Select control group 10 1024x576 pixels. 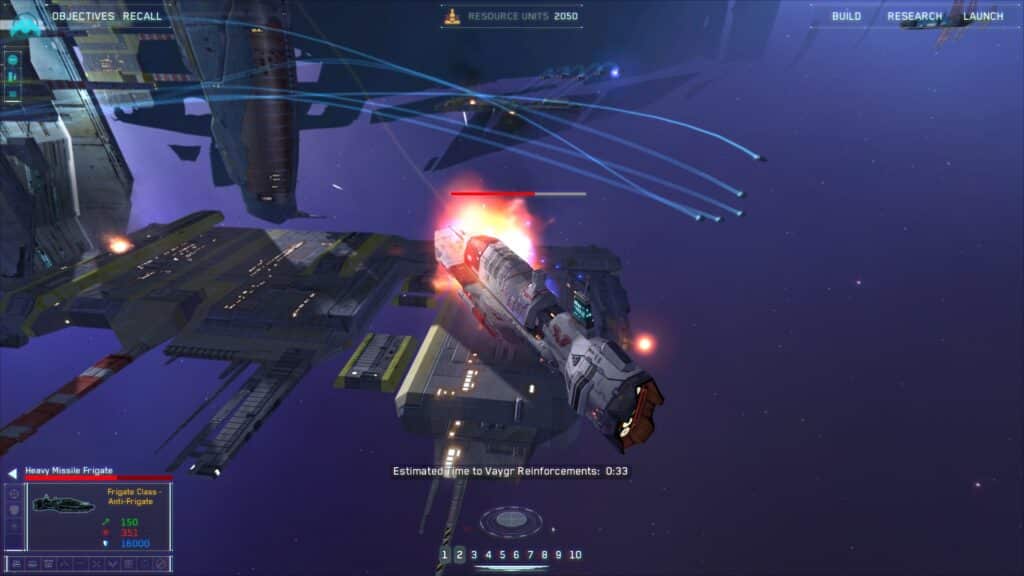[575, 555]
